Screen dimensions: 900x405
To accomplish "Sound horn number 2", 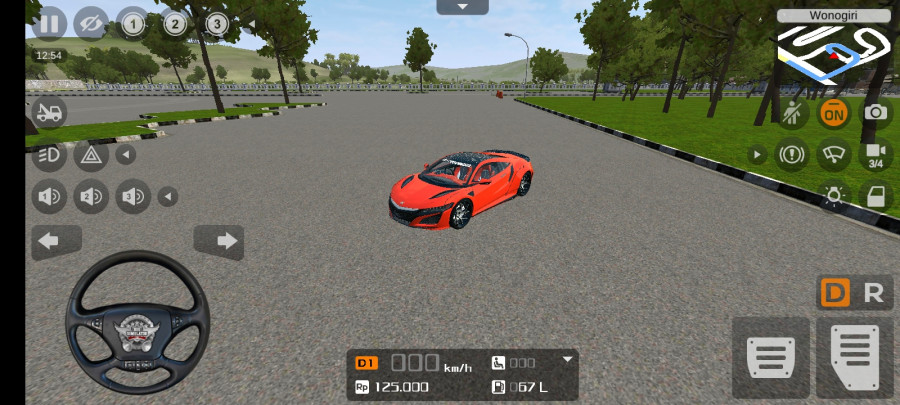I will [91, 196].
